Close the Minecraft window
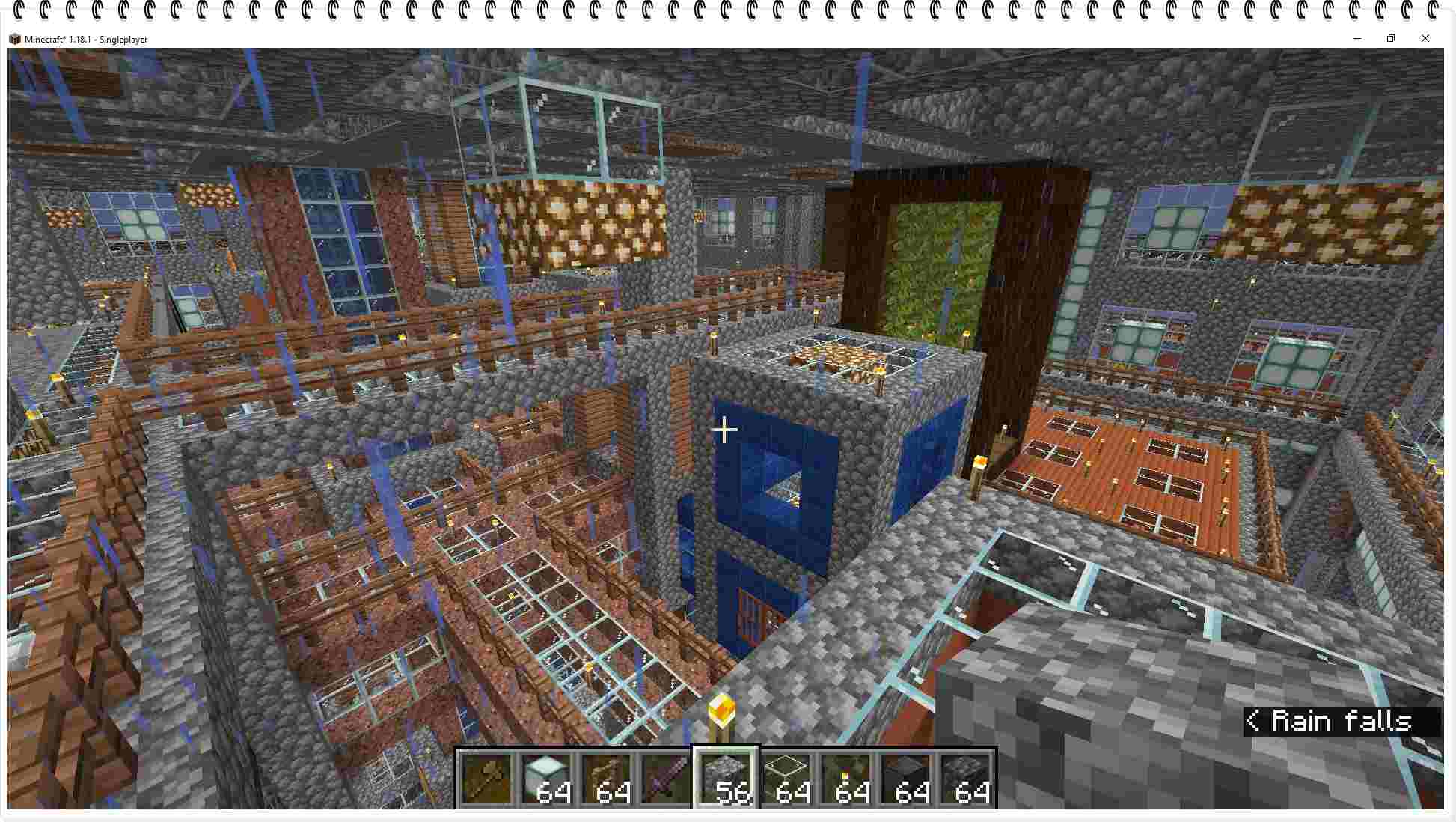 (x=1425, y=38)
